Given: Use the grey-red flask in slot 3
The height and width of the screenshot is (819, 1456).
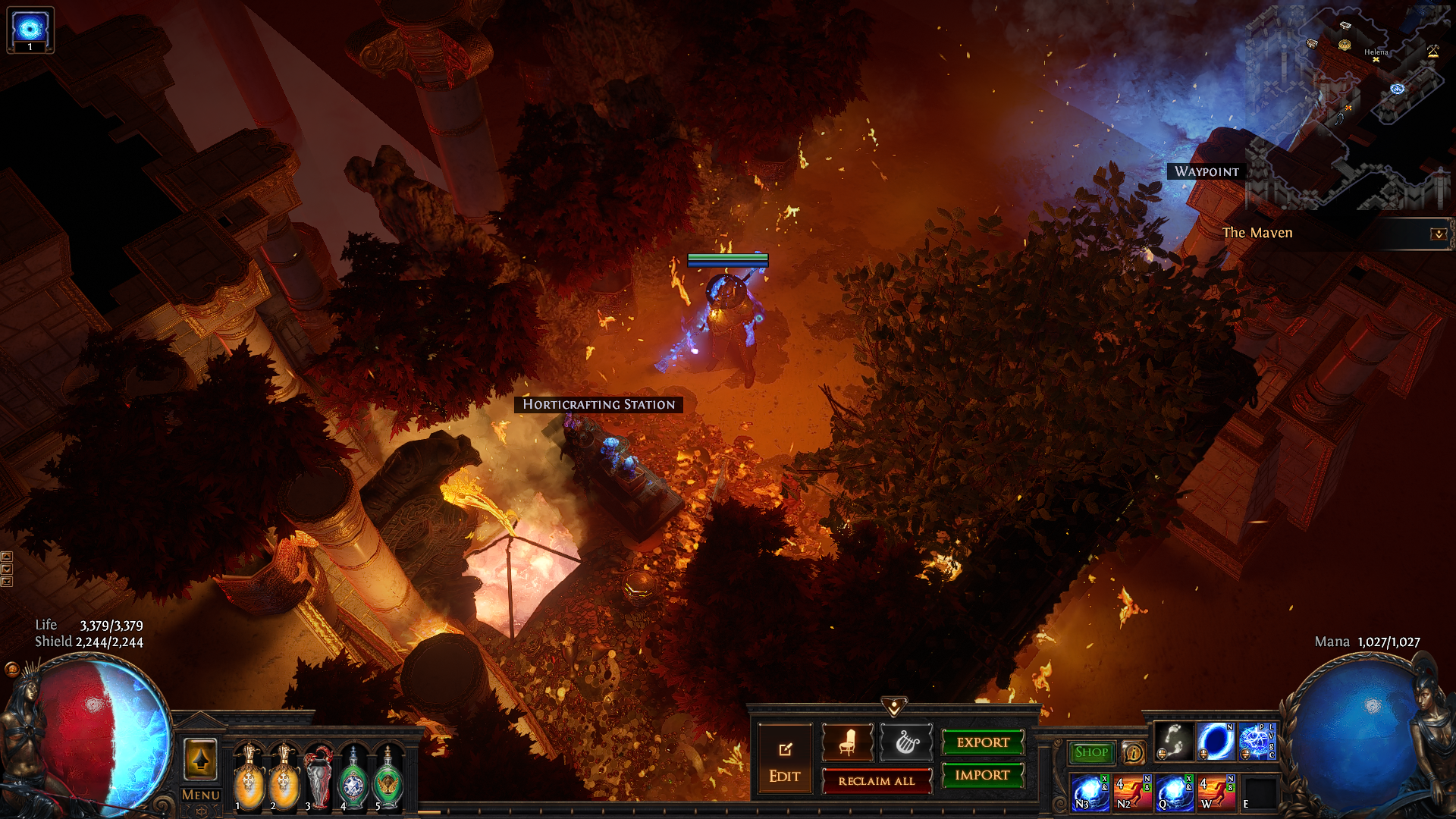Looking at the screenshot, I should click(x=318, y=779).
